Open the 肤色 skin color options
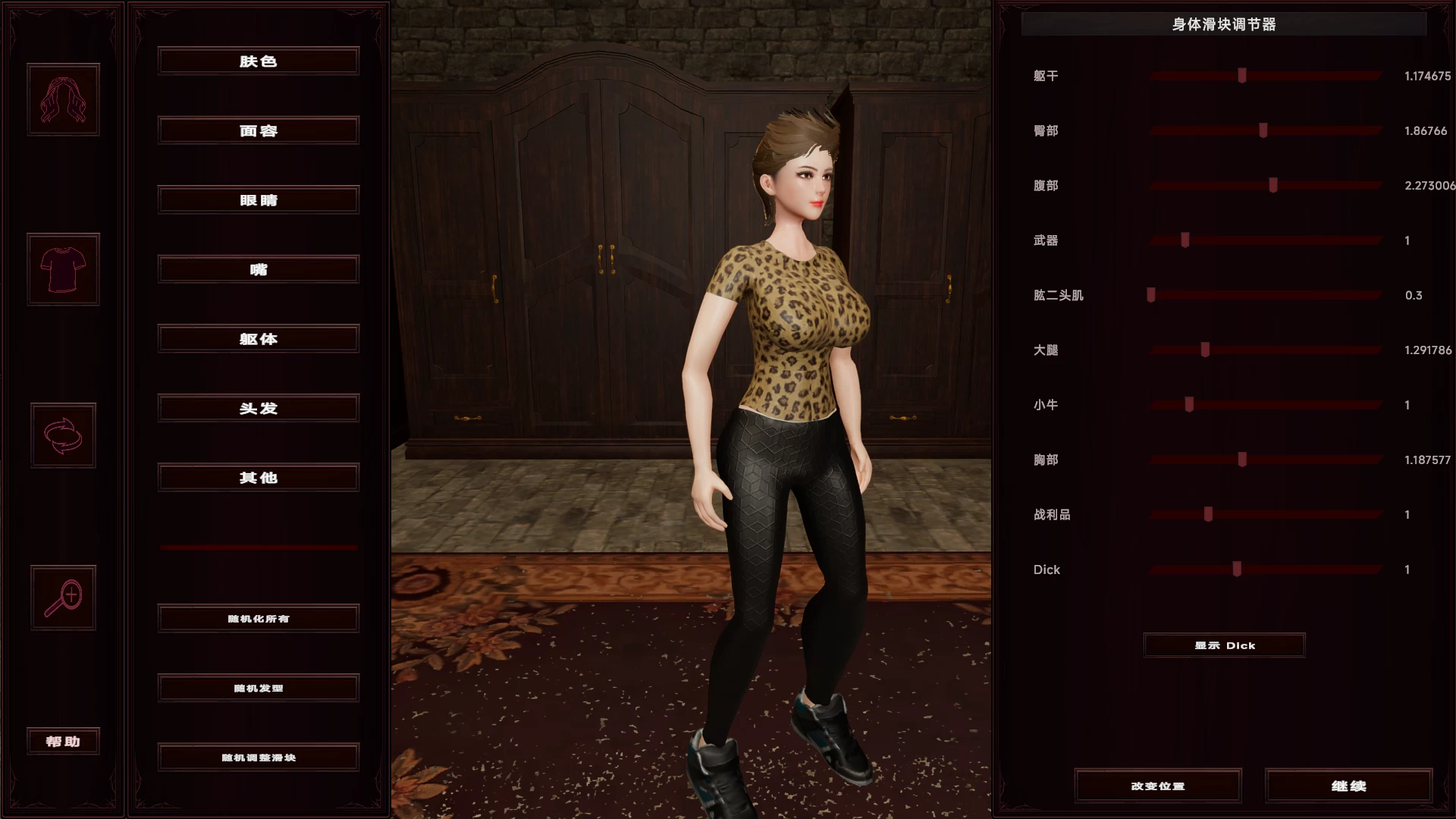 coord(258,61)
